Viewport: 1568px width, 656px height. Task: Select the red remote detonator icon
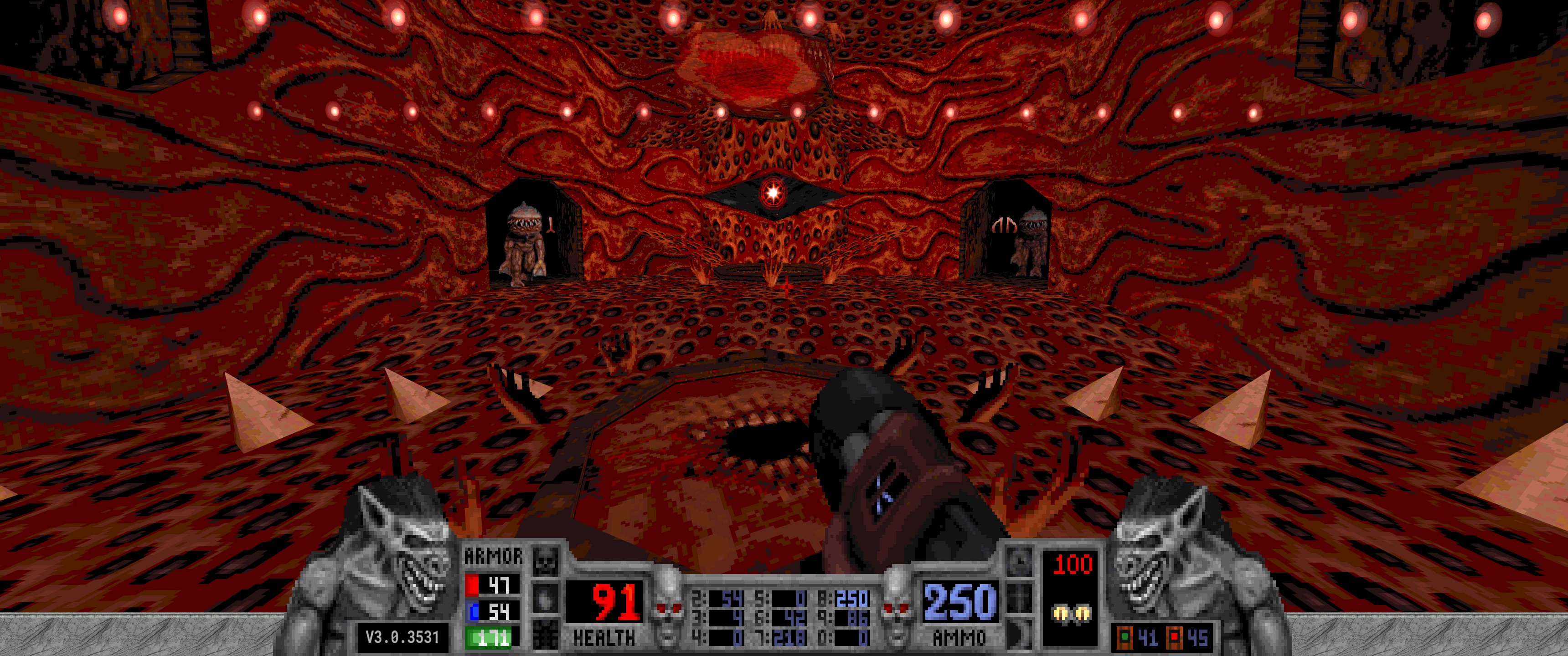(x=1174, y=638)
